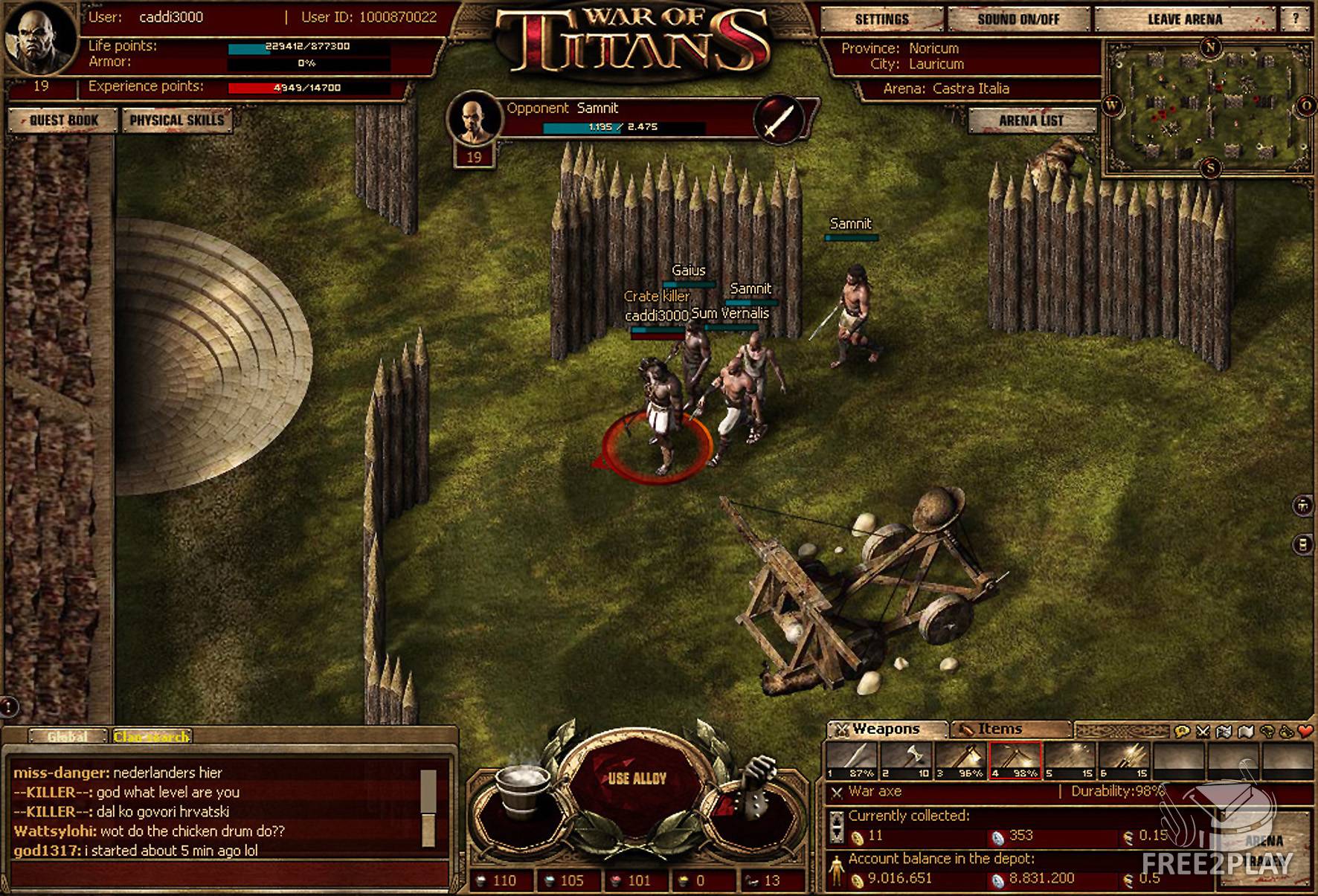
Task: Click the arena minimap
Action: point(1208,108)
